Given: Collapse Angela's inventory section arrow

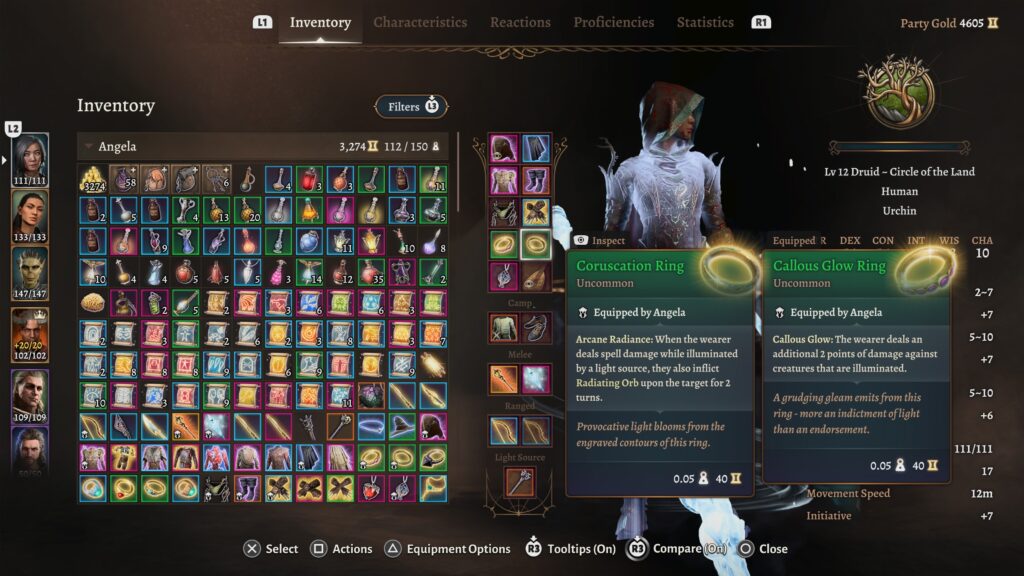Looking at the screenshot, I should tap(88, 147).
